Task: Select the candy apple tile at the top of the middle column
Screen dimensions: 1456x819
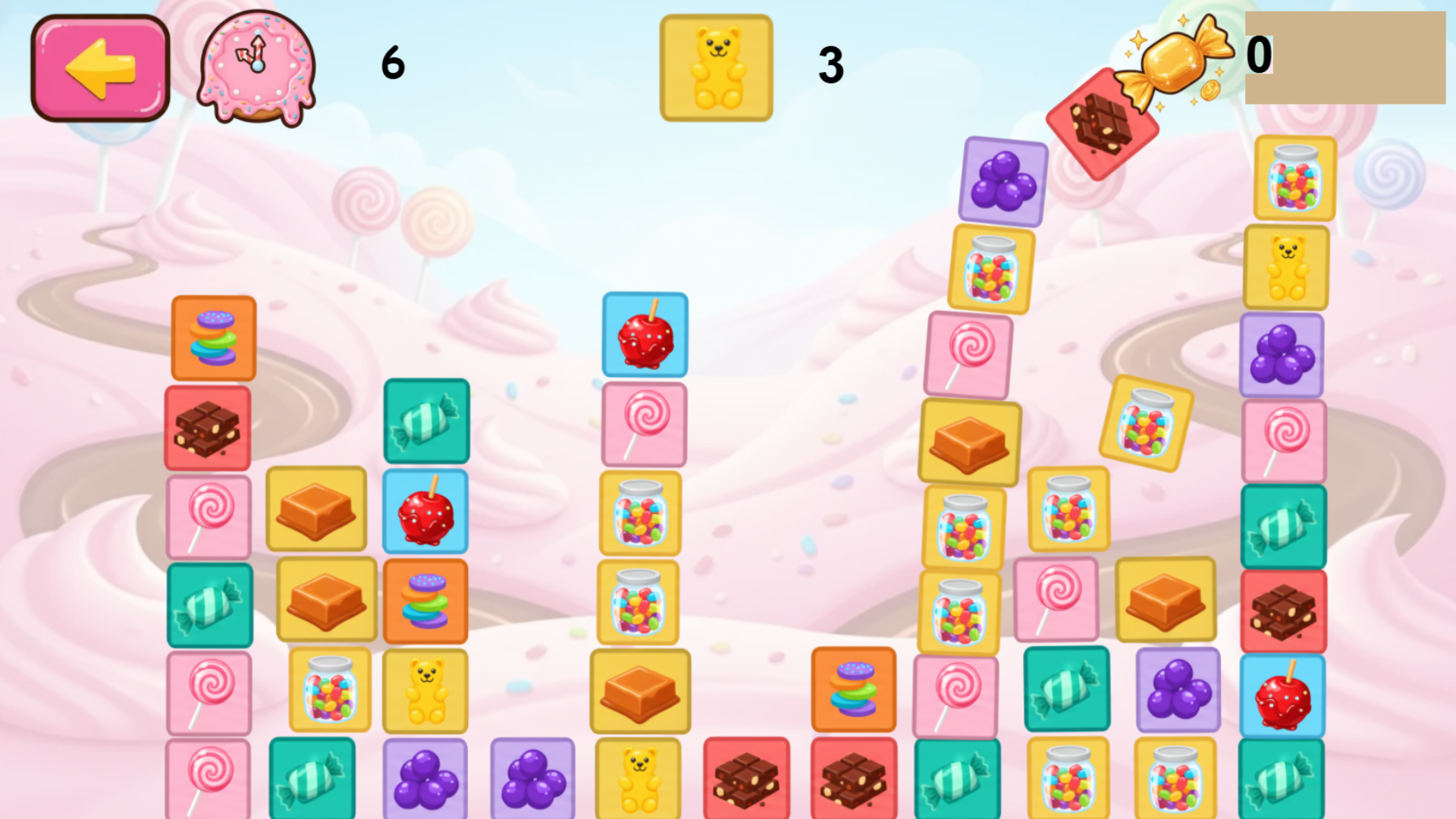Action: pos(644,334)
